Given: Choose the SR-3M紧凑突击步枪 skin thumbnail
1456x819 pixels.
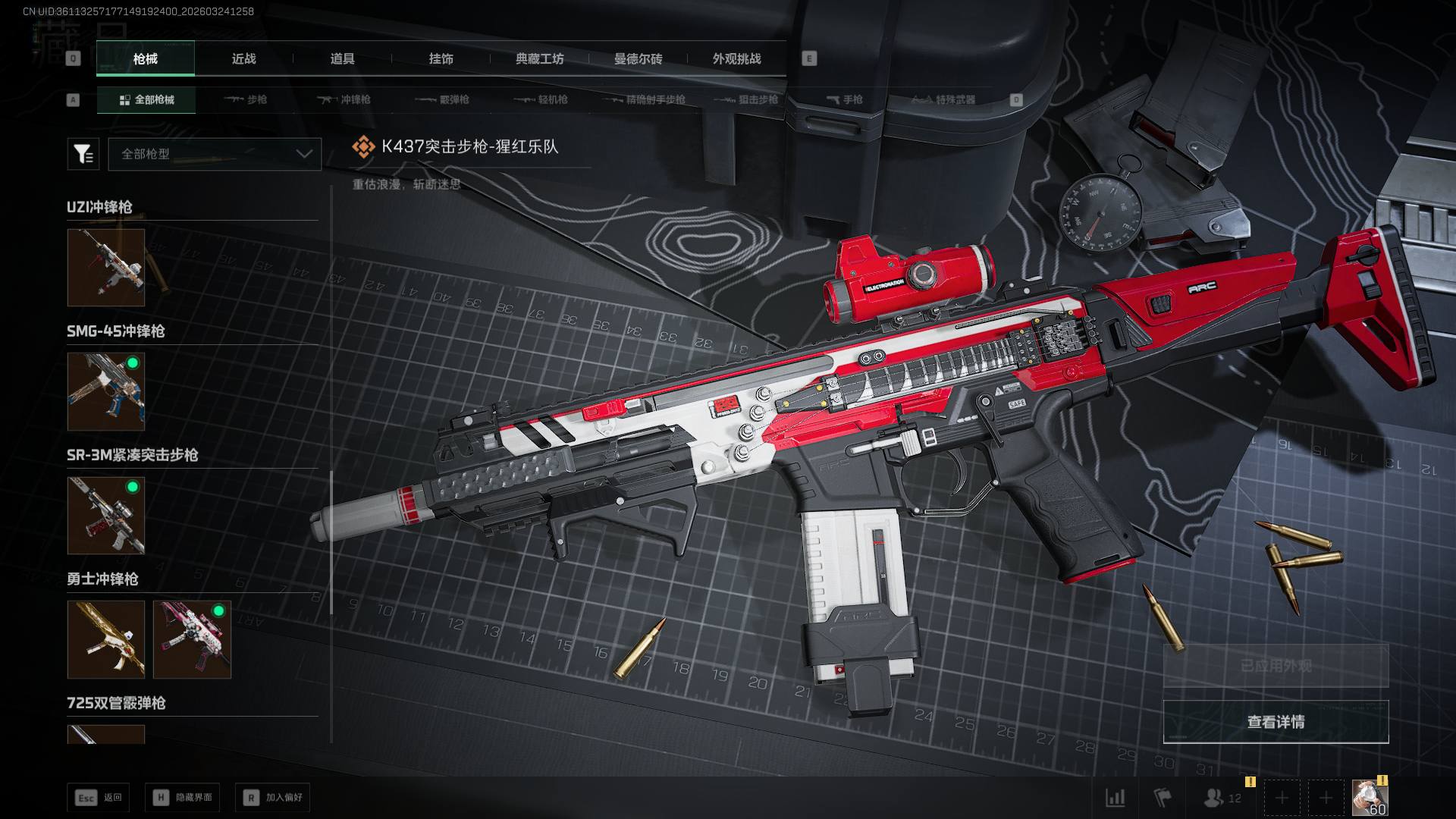Looking at the screenshot, I should click(x=106, y=516).
